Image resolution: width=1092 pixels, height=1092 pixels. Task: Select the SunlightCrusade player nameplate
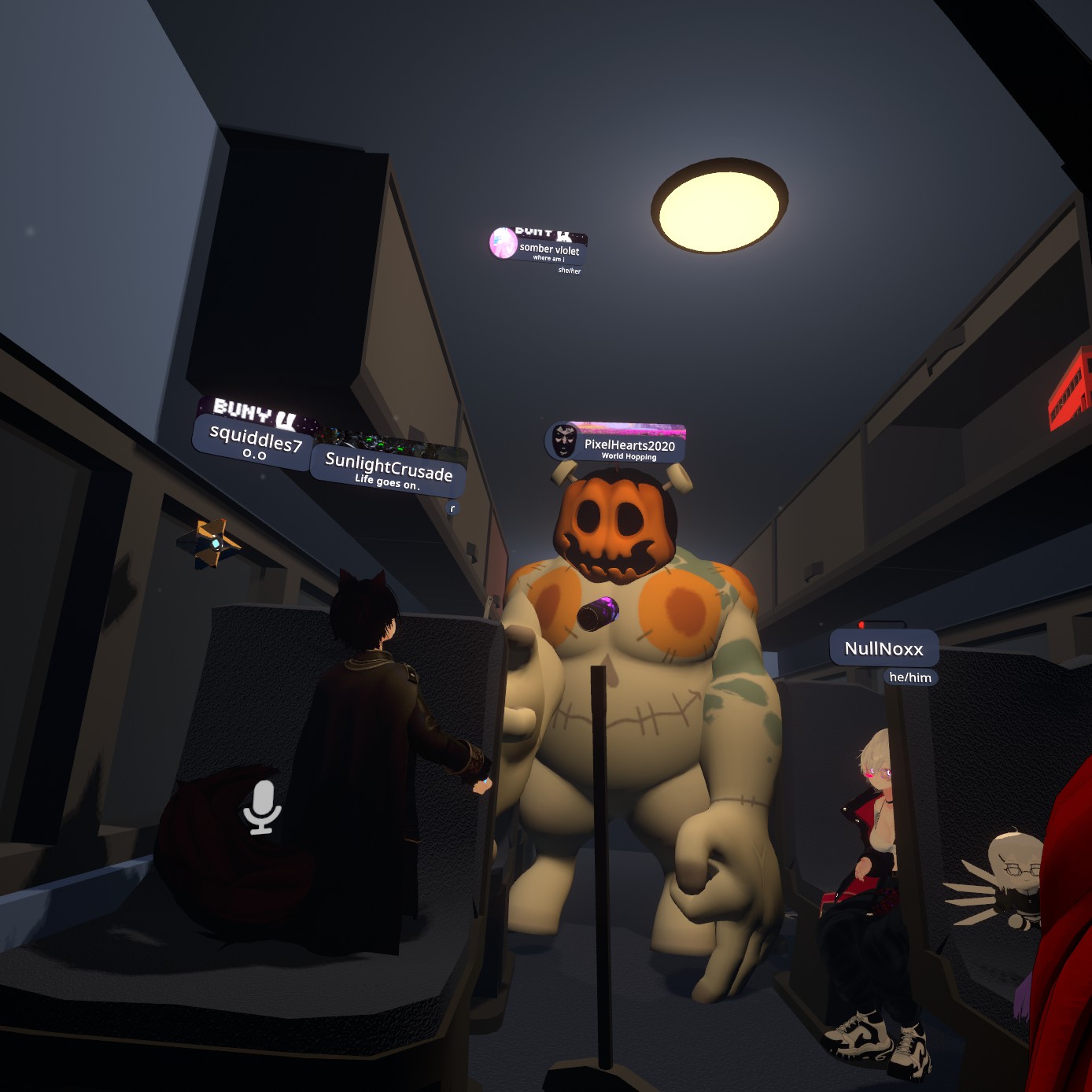(388, 470)
